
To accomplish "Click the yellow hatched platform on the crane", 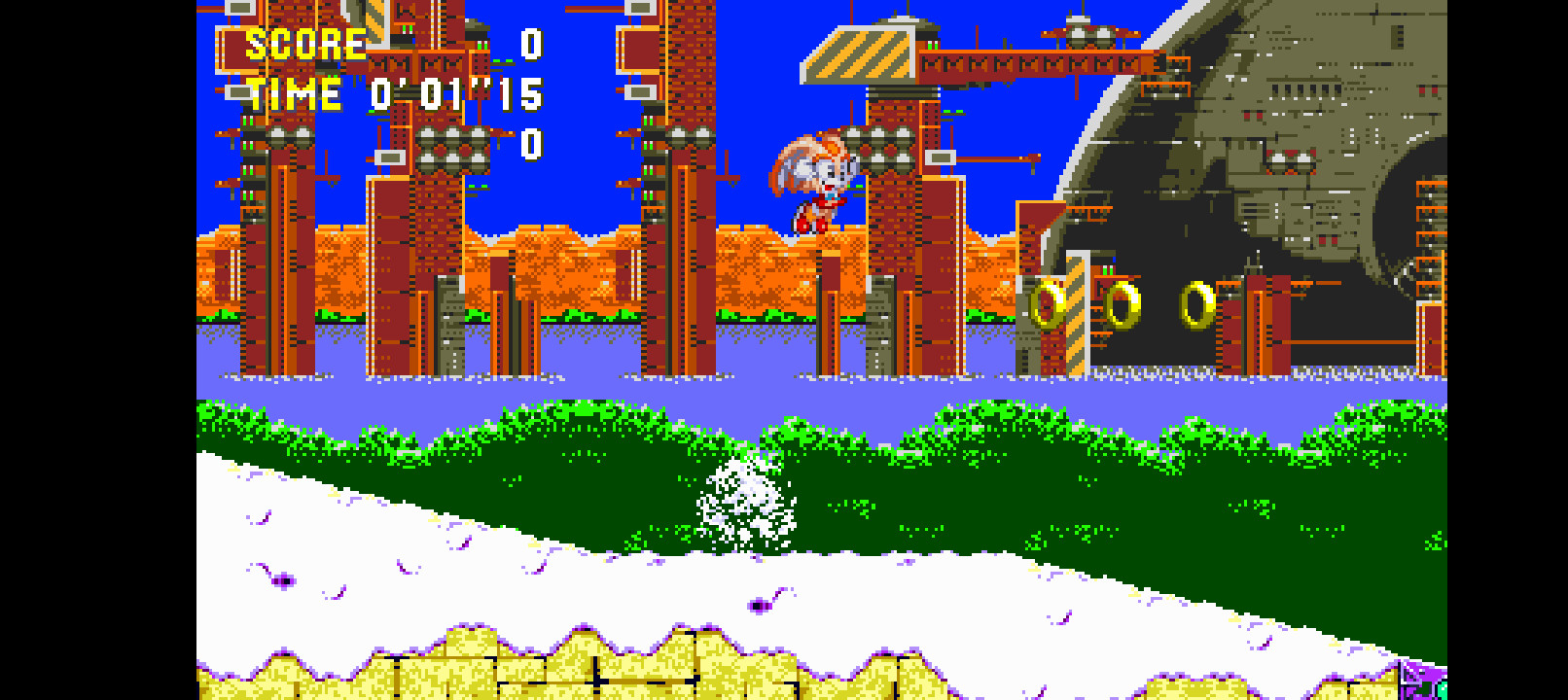I will (x=861, y=53).
